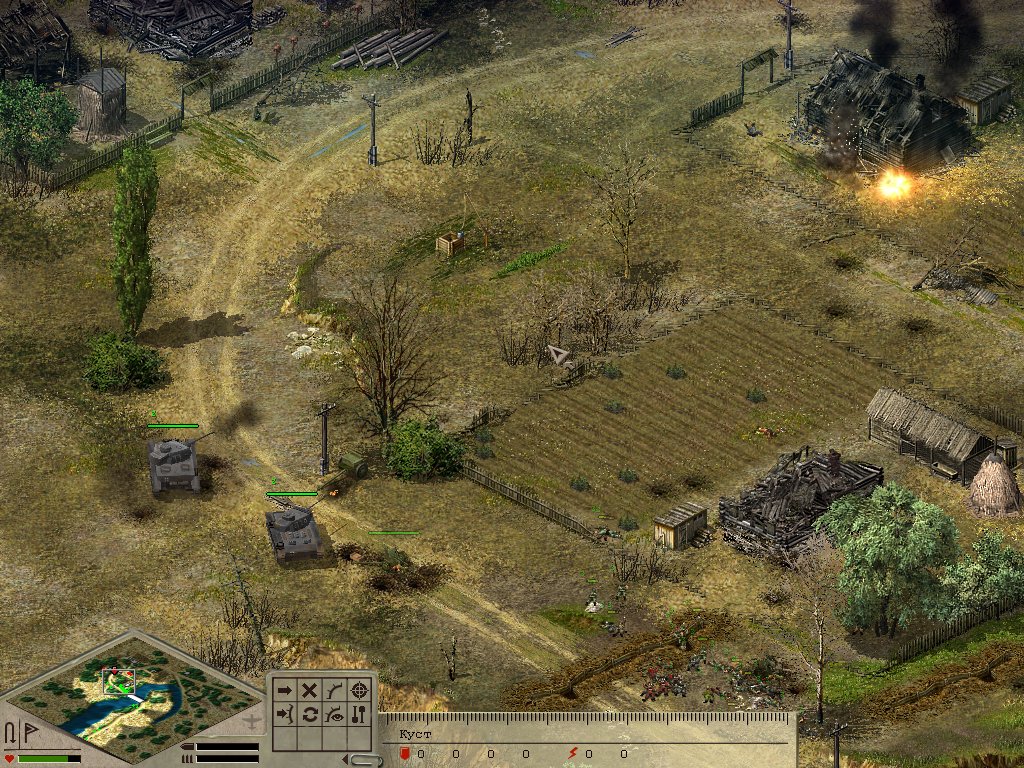
Task: Select the arrow-into-arc command icon
Action: tap(285, 715)
